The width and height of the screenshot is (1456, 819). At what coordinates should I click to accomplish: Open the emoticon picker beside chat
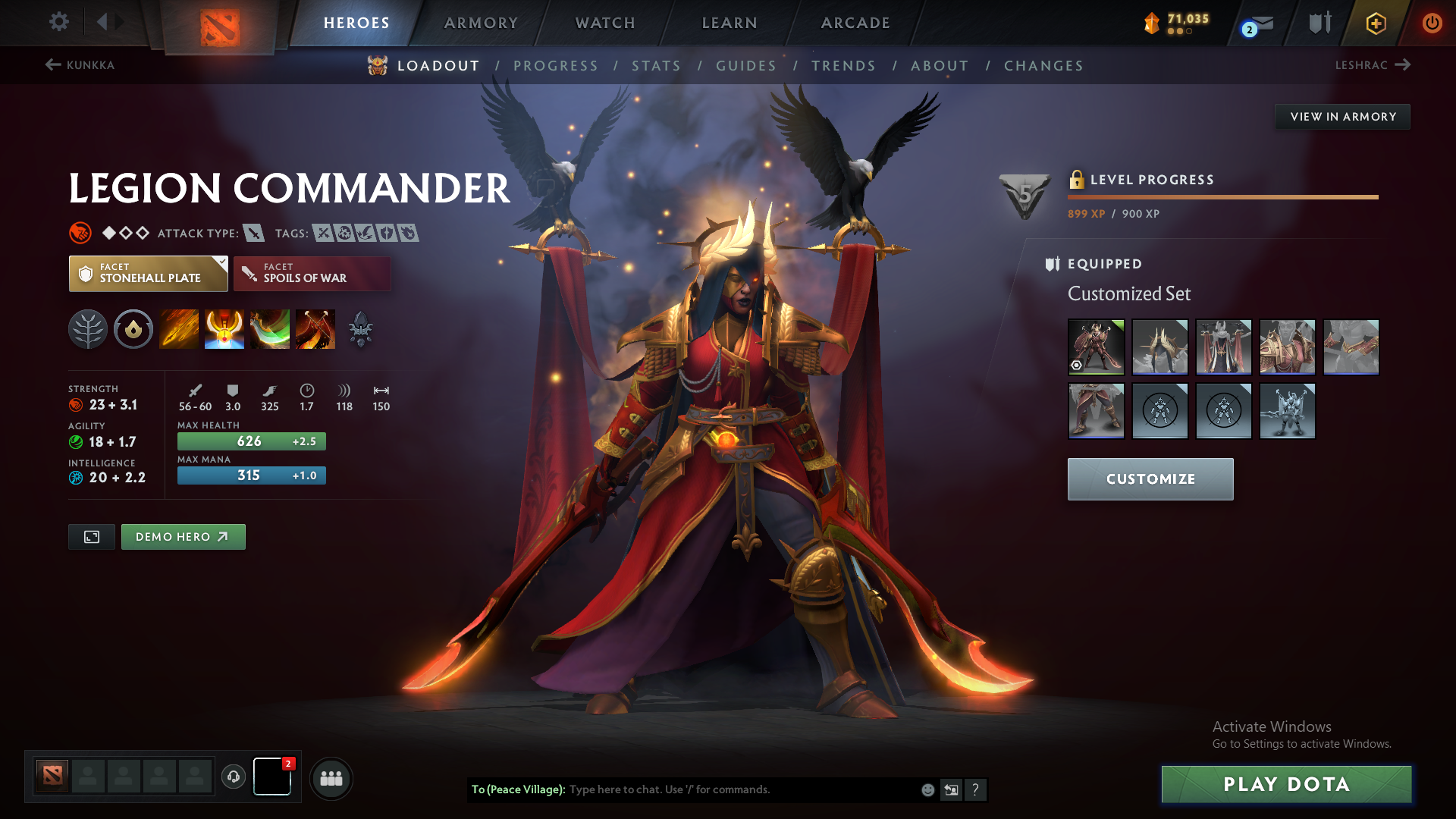[x=927, y=789]
